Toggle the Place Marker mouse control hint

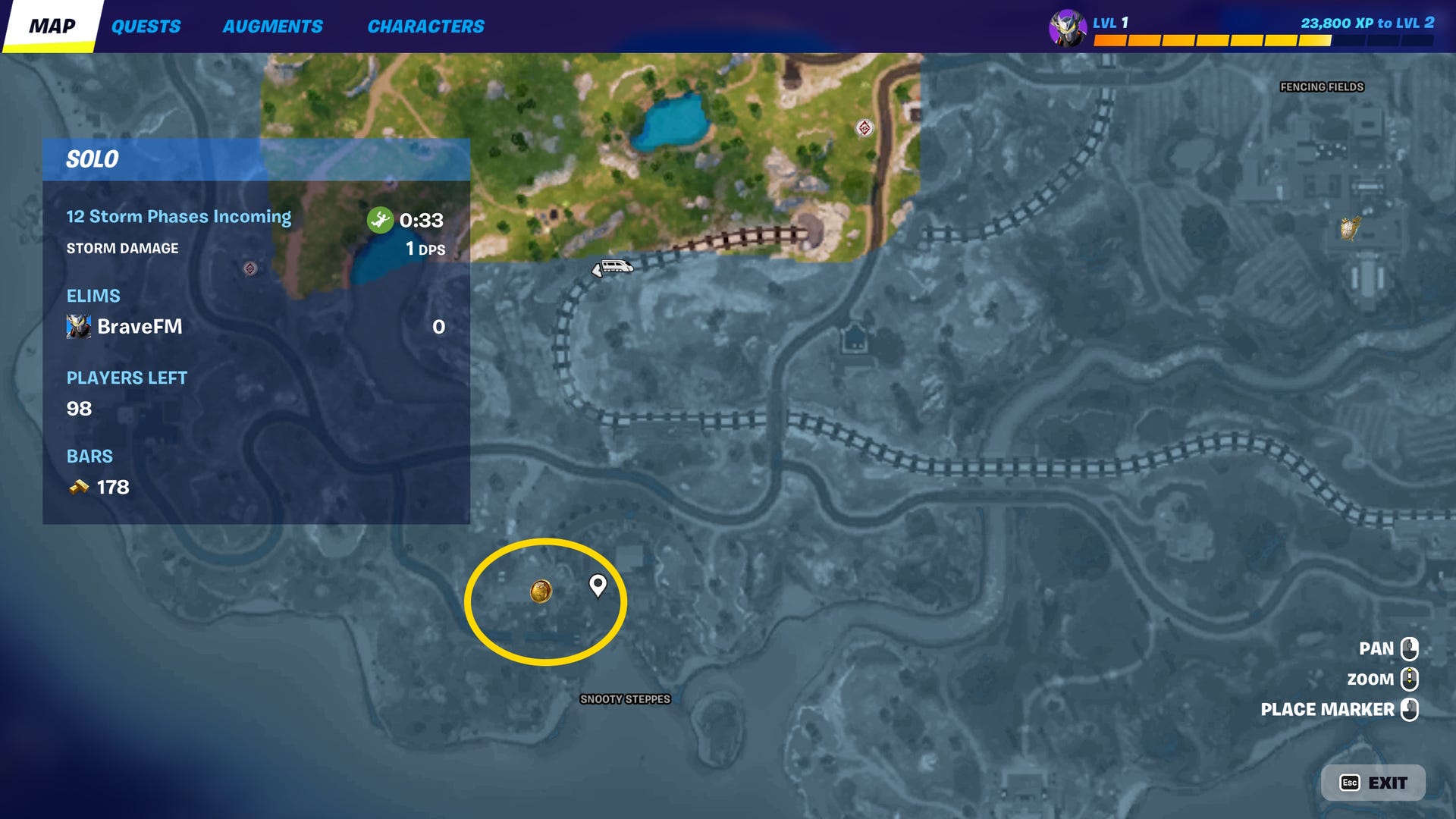point(1411,710)
